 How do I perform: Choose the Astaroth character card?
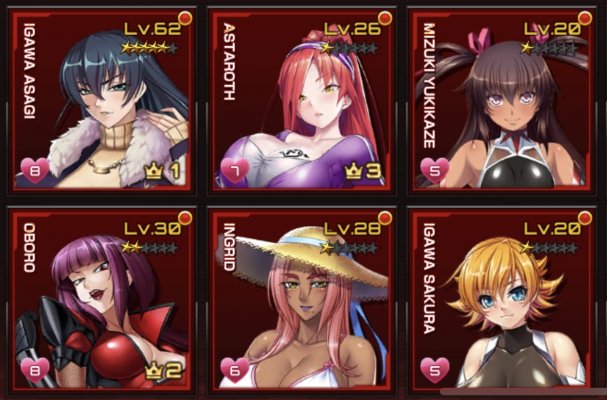click(301, 100)
